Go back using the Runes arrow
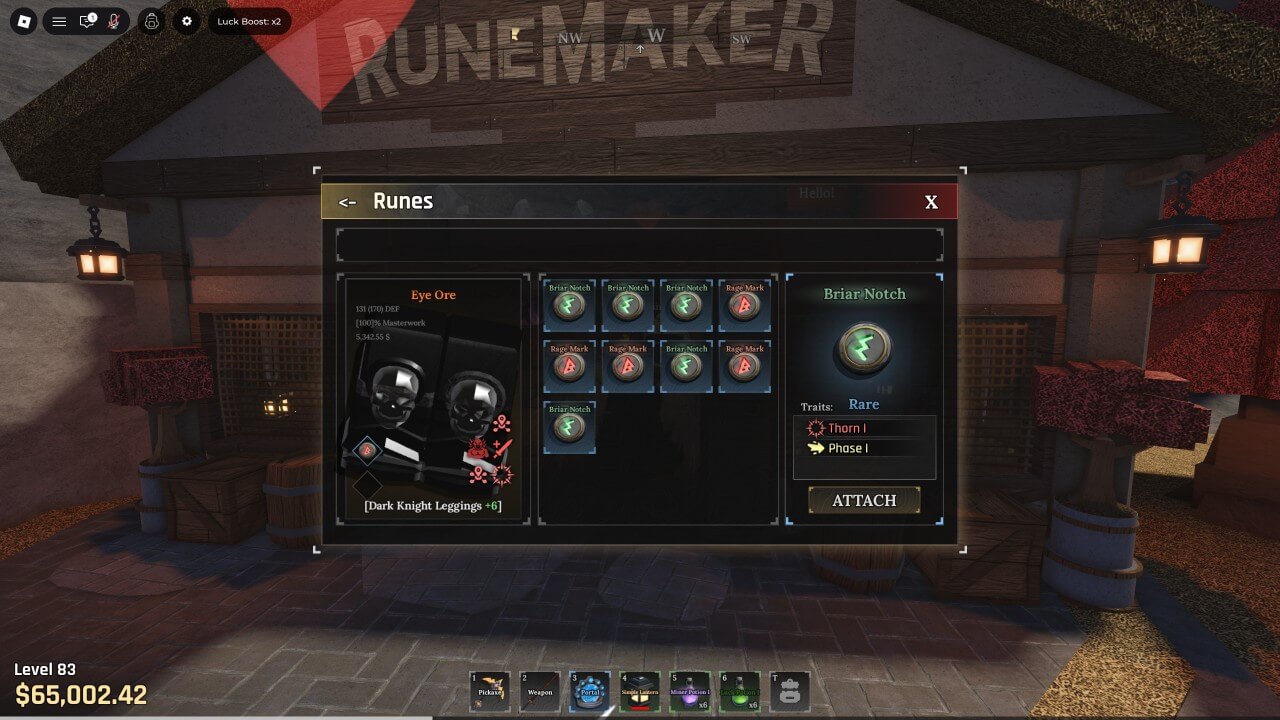Screen dimensions: 1280x720 [347, 202]
